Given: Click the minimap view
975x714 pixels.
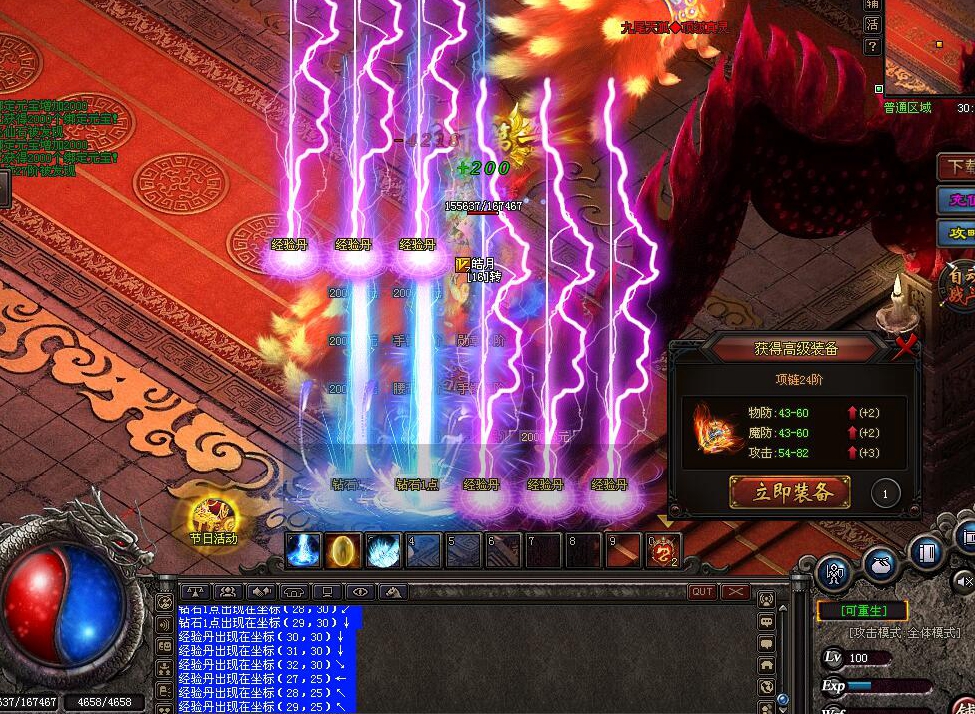Looking at the screenshot, I should [x=930, y=45].
